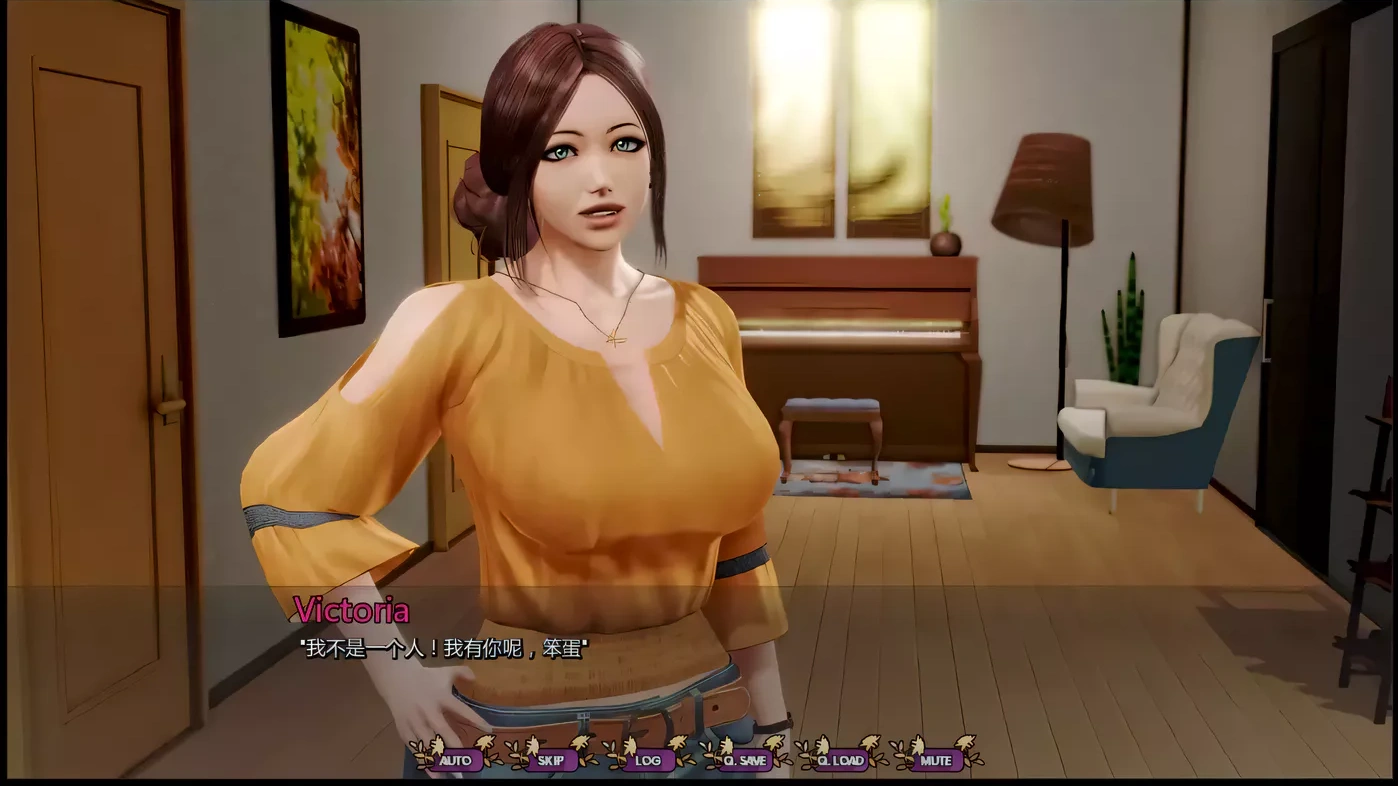This screenshot has width=1398, height=786.
Task: Open the dialogue LOG
Action: [x=647, y=760]
